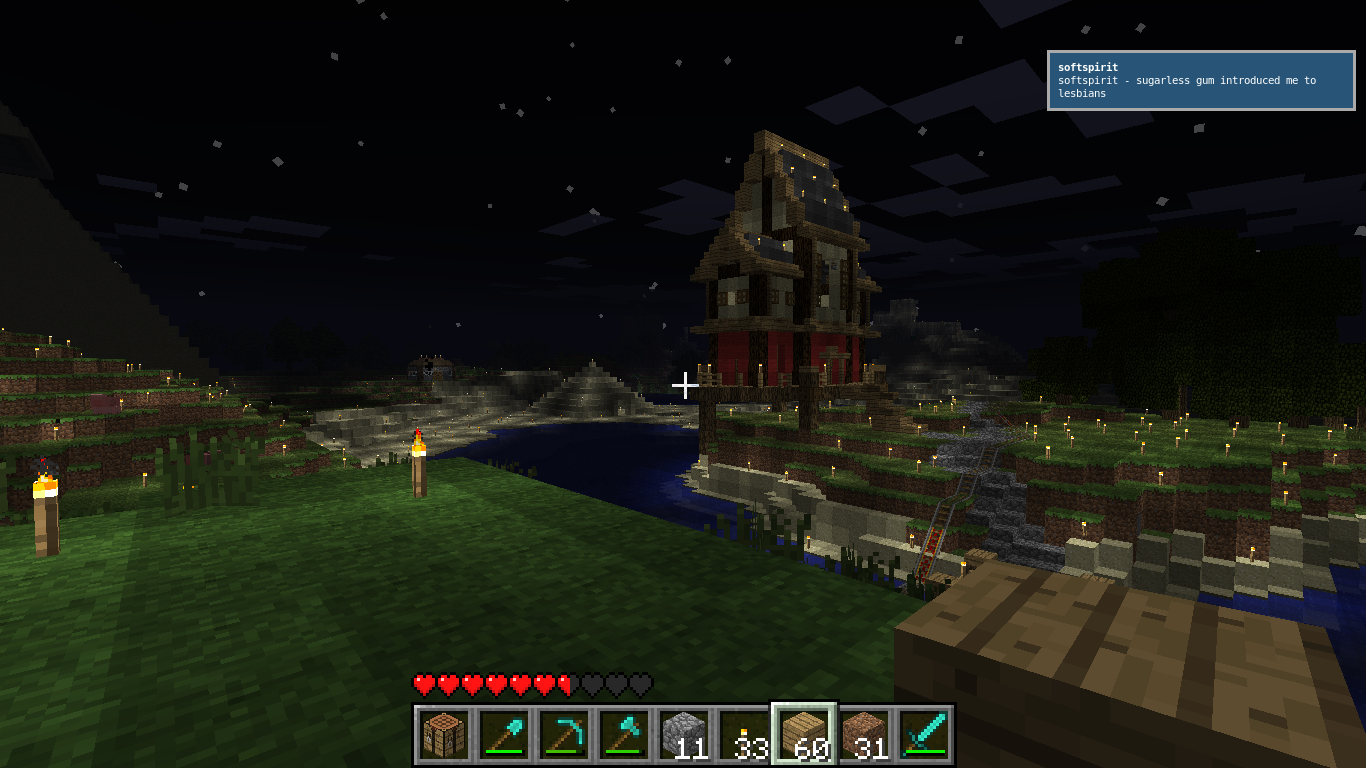Pick the dirt block stack of 31
The height and width of the screenshot is (768, 1366).
click(x=864, y=735)
